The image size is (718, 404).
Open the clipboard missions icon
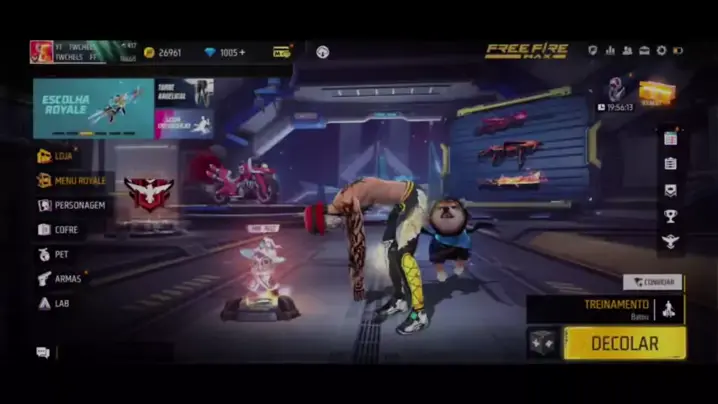[670, 164]
